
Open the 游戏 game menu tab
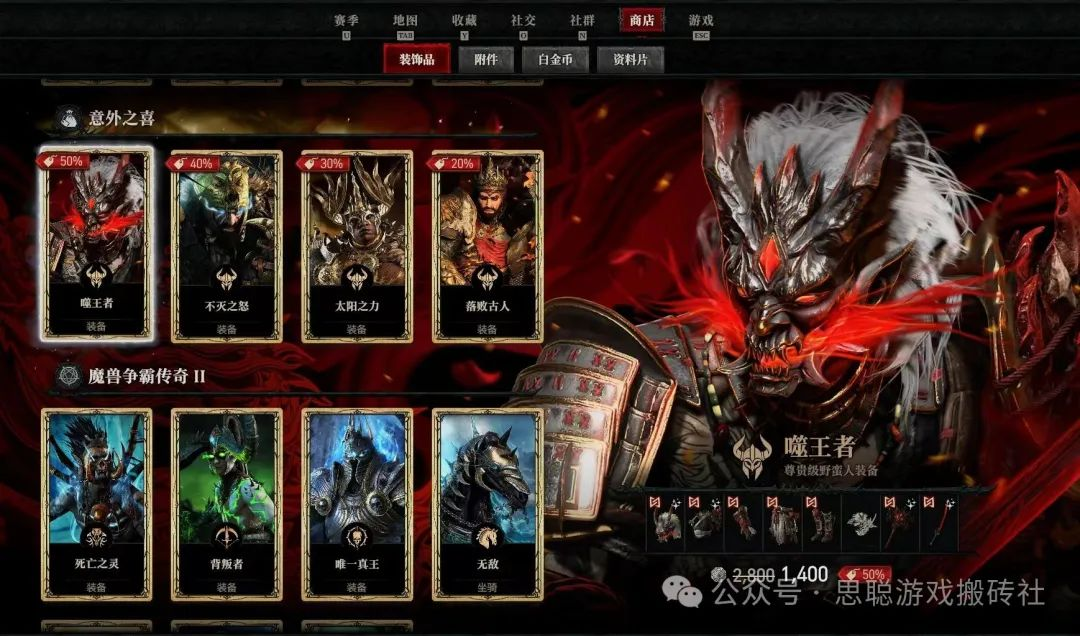pyautogui.click(x=700, y=20)
